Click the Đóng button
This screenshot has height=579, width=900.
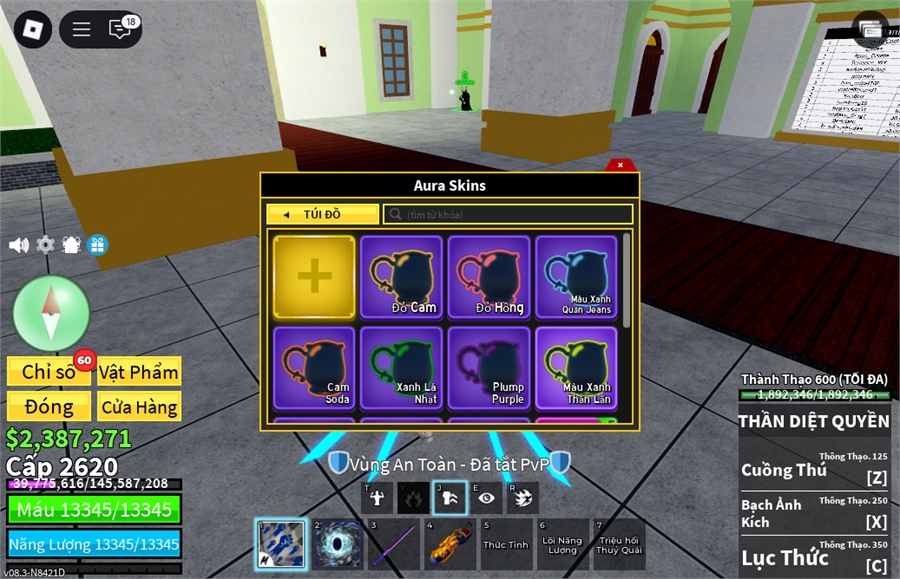coord(48,406)
